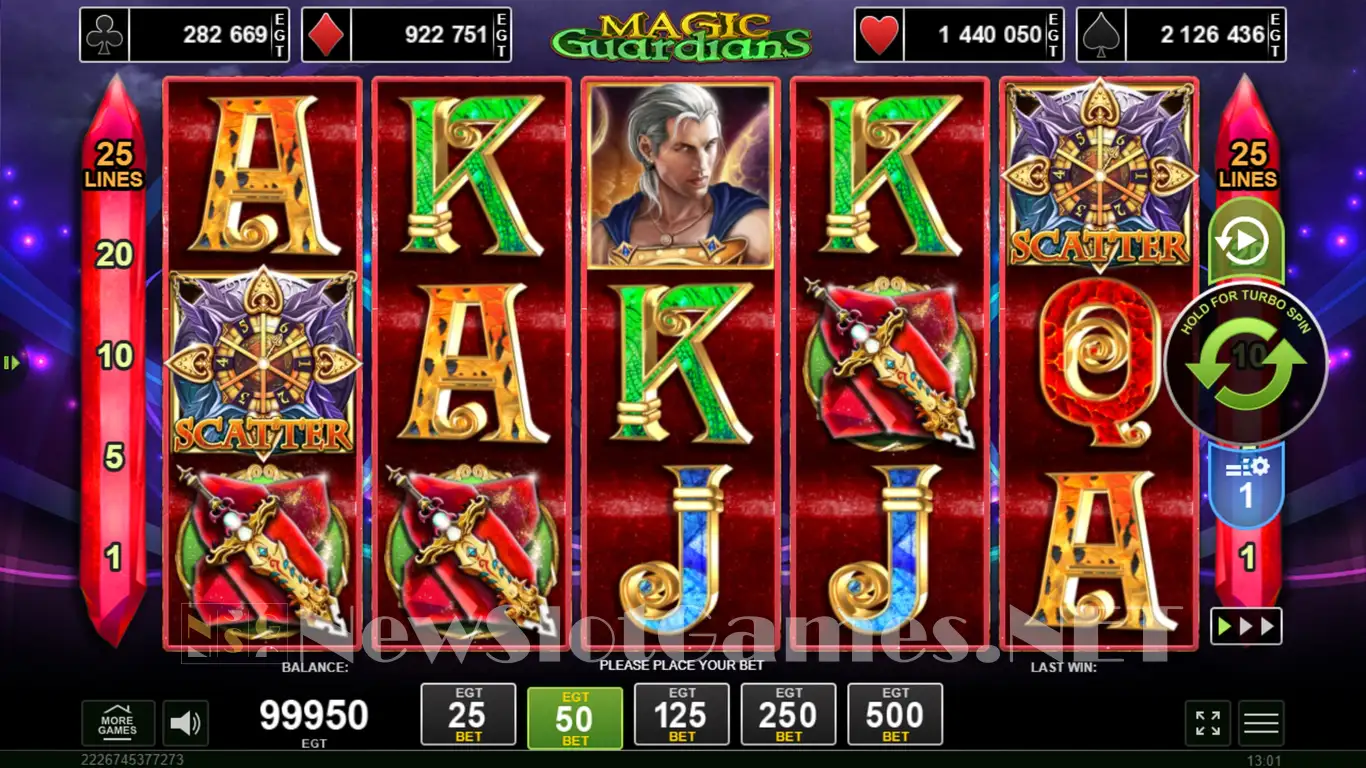Toggle the sound speaker button
Viewport: 1366px width, 768px height.
click(184, 723)
